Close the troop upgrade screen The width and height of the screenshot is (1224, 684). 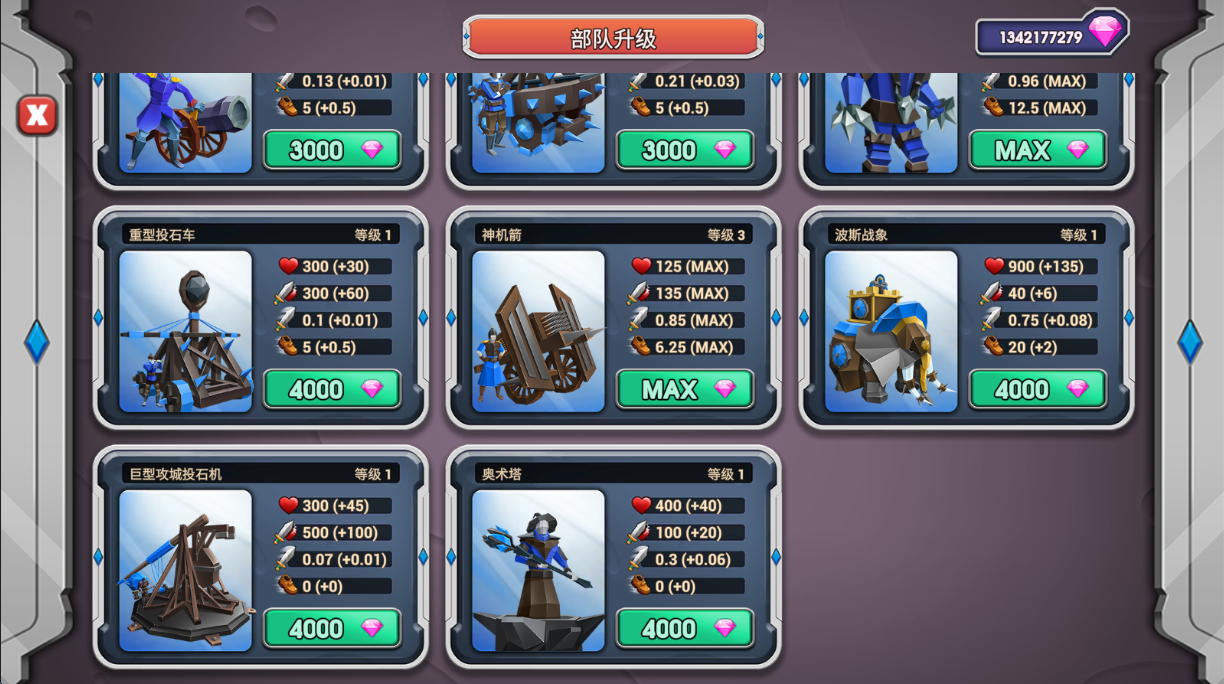(x=37, y=116)
